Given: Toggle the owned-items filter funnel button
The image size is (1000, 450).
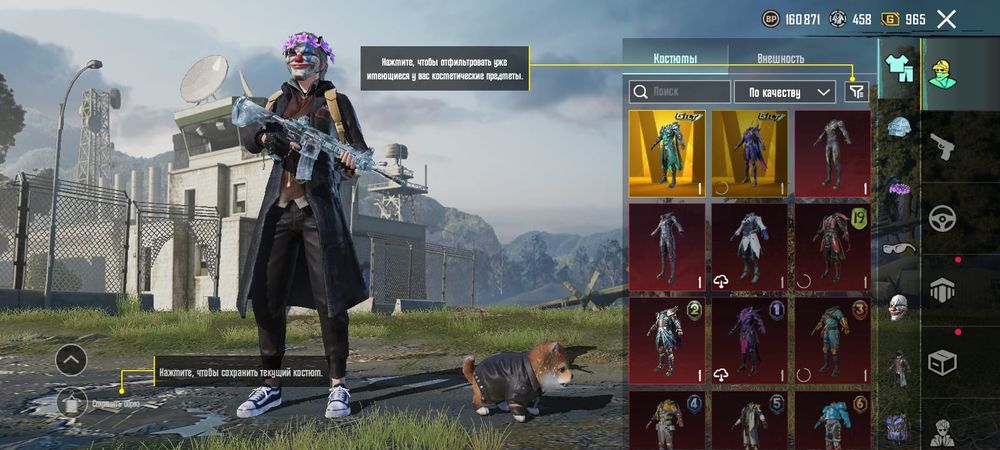Looking at the screenshot, I should click(857, 92).
